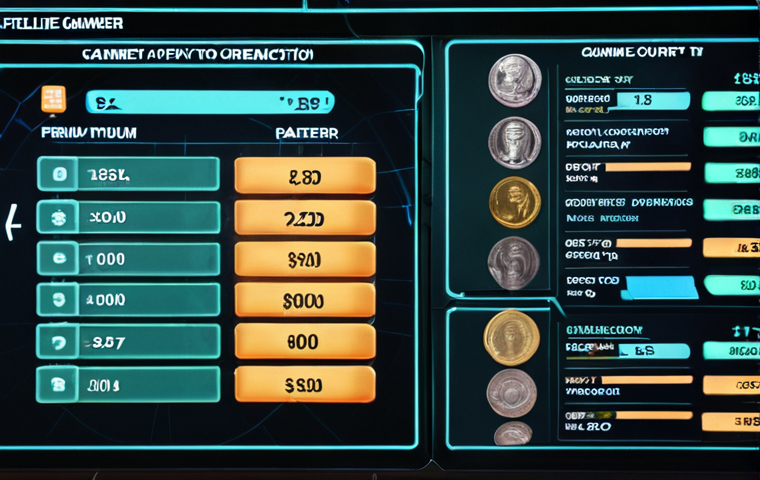Image resolution: width=760 pixels, height=480 pixels.
Task: Open the small orange square icon
Action: click(53, 99)
